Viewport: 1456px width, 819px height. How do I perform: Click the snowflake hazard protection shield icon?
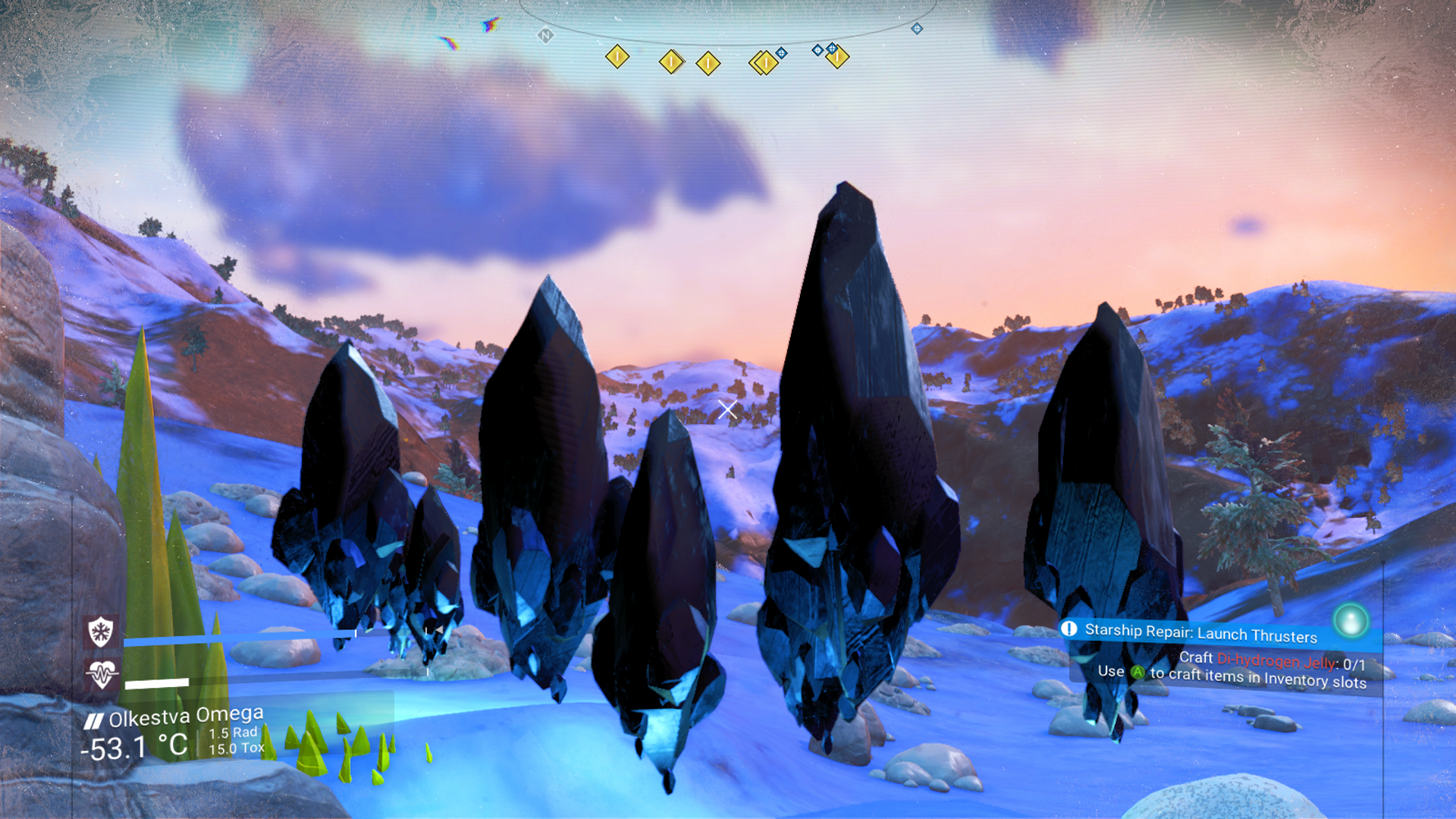[x=101, y=631]
